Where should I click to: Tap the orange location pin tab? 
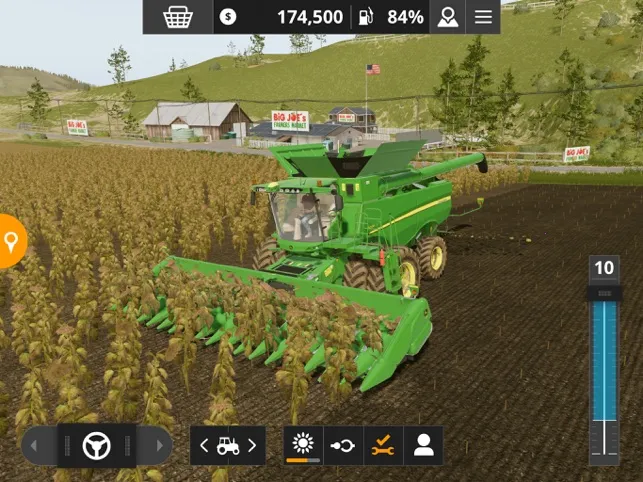11,241
